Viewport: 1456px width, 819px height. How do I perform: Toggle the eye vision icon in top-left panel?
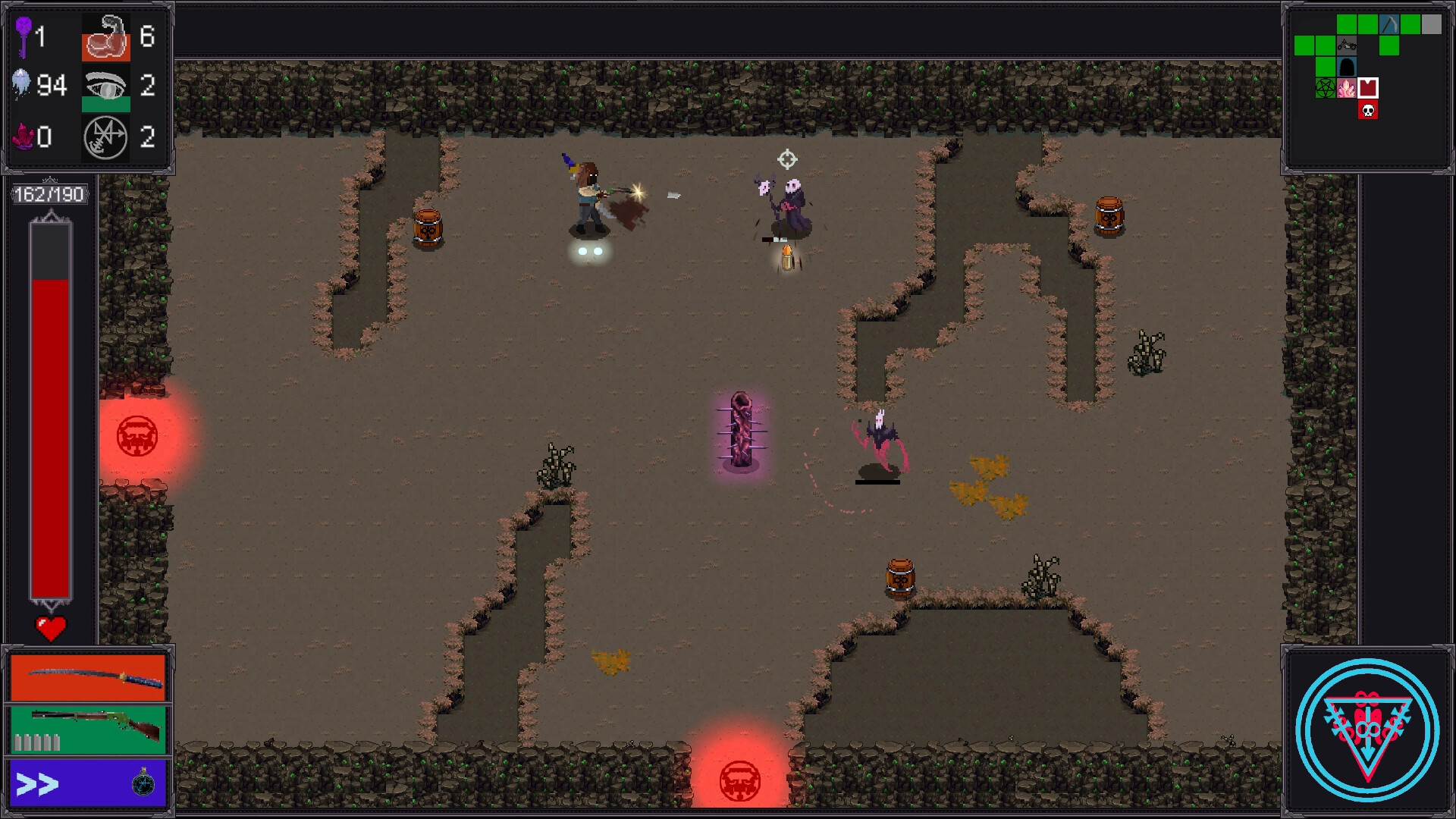pyautogui.click(x=105, y=84)
